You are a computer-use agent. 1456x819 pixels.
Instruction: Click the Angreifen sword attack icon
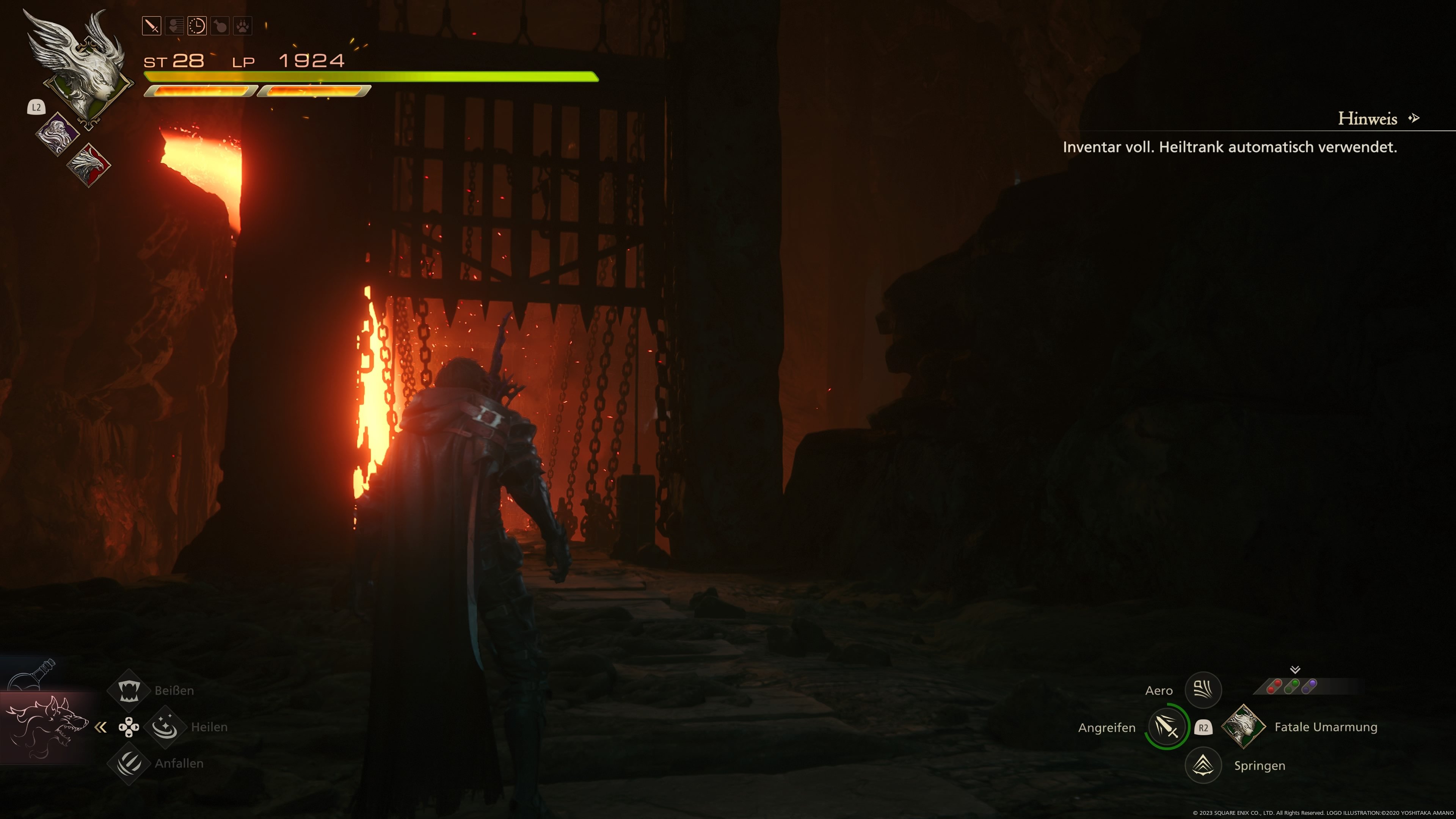[1167, 727]
